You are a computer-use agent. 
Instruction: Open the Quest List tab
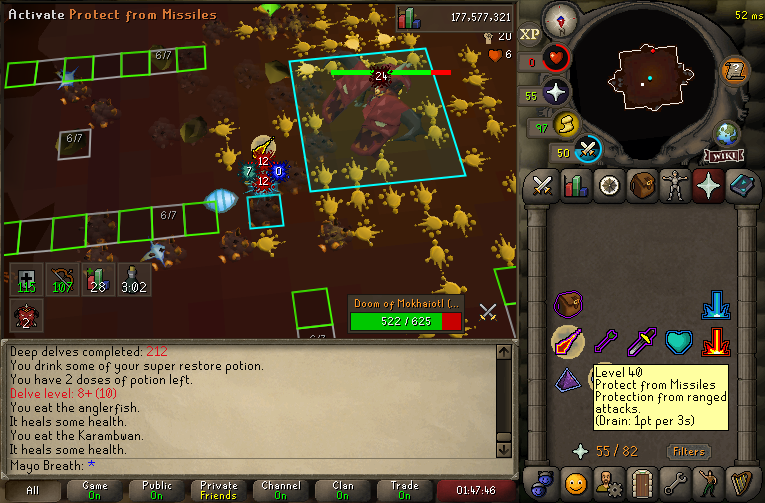point(608,186)
